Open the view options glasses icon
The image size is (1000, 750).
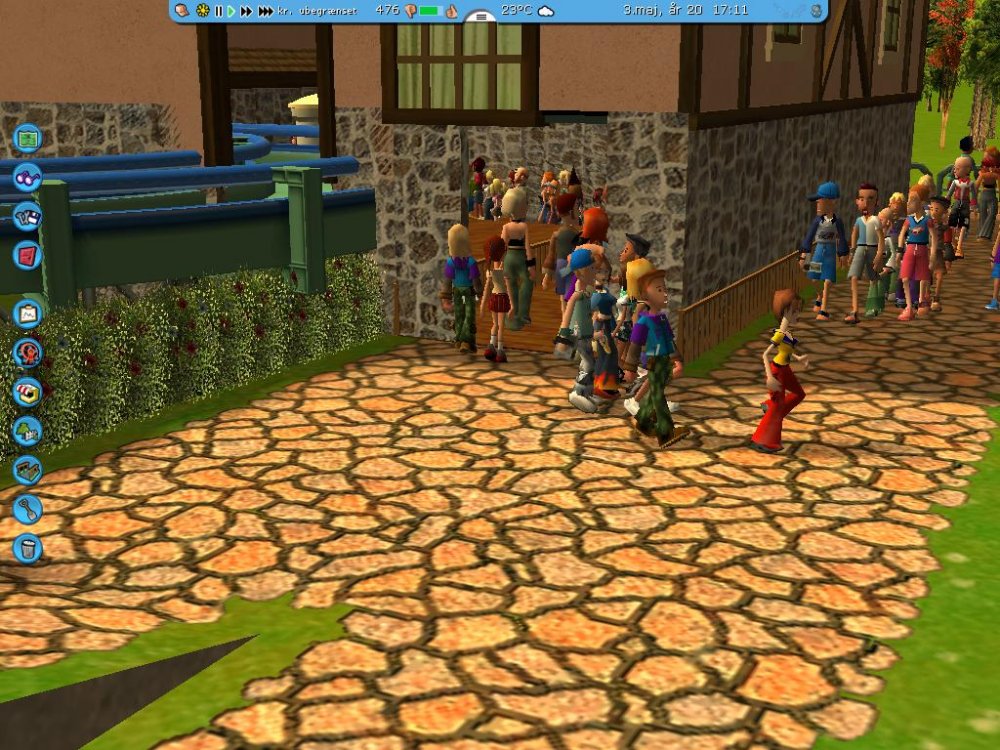pyautogui.click(x=27, y=176)
